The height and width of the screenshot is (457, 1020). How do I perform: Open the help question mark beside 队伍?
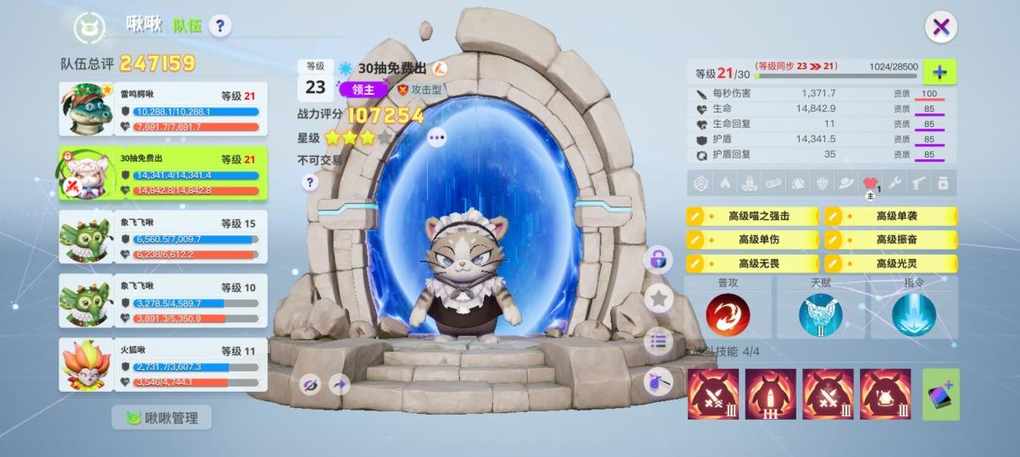pos(220,26)
